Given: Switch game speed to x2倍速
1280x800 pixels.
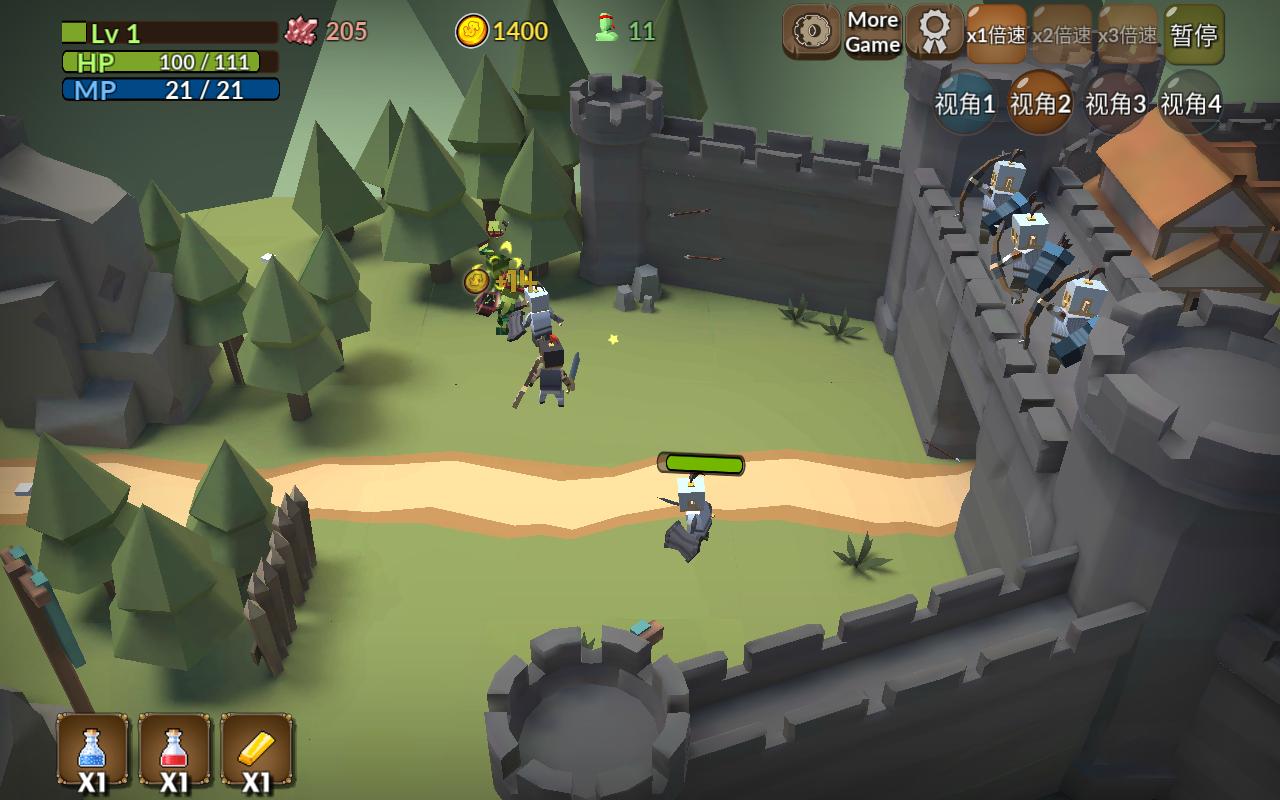Looking at the screenshot, I should [x=1062, y=35].
